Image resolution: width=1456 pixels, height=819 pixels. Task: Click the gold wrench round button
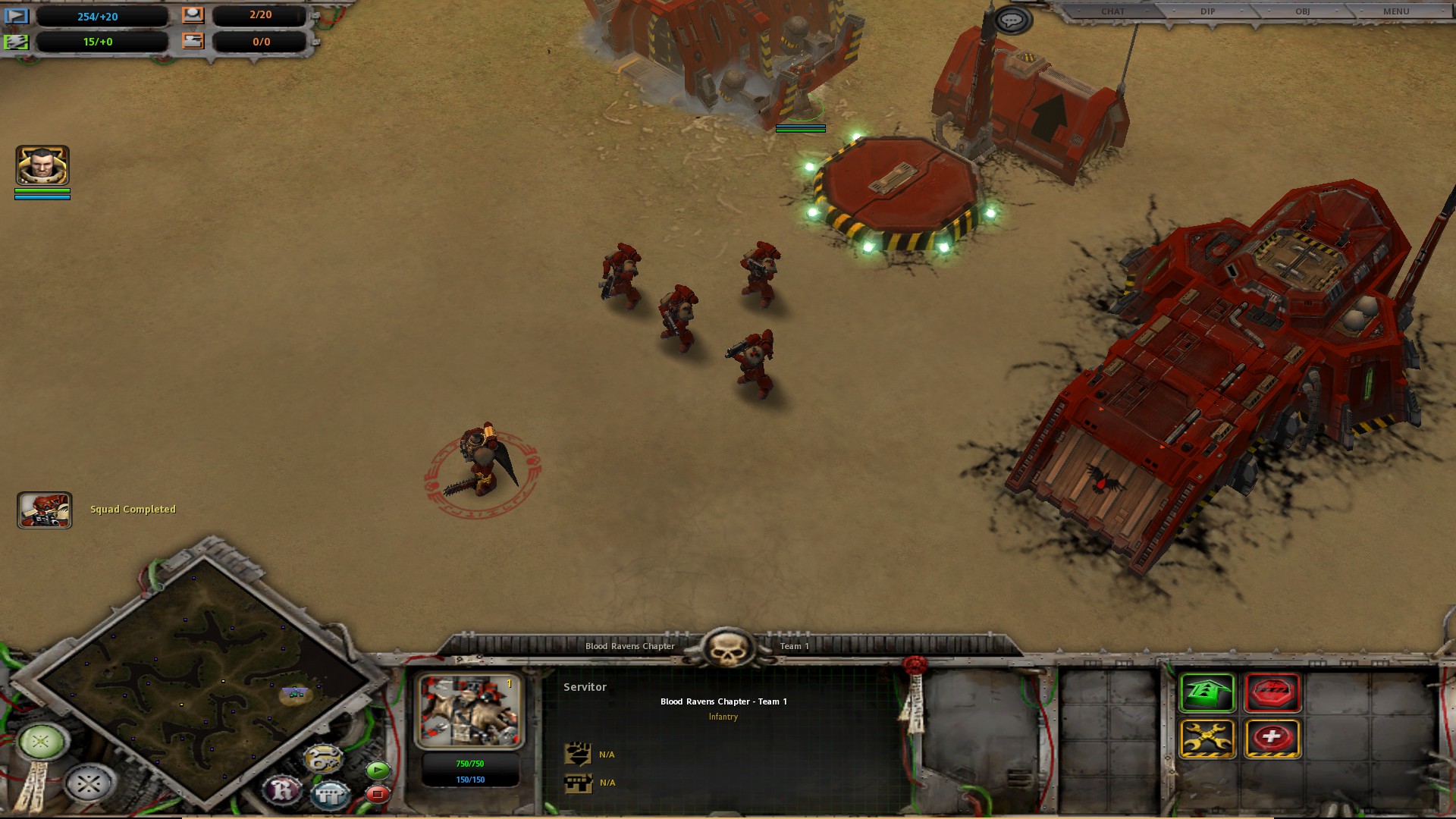click(323, 758)
